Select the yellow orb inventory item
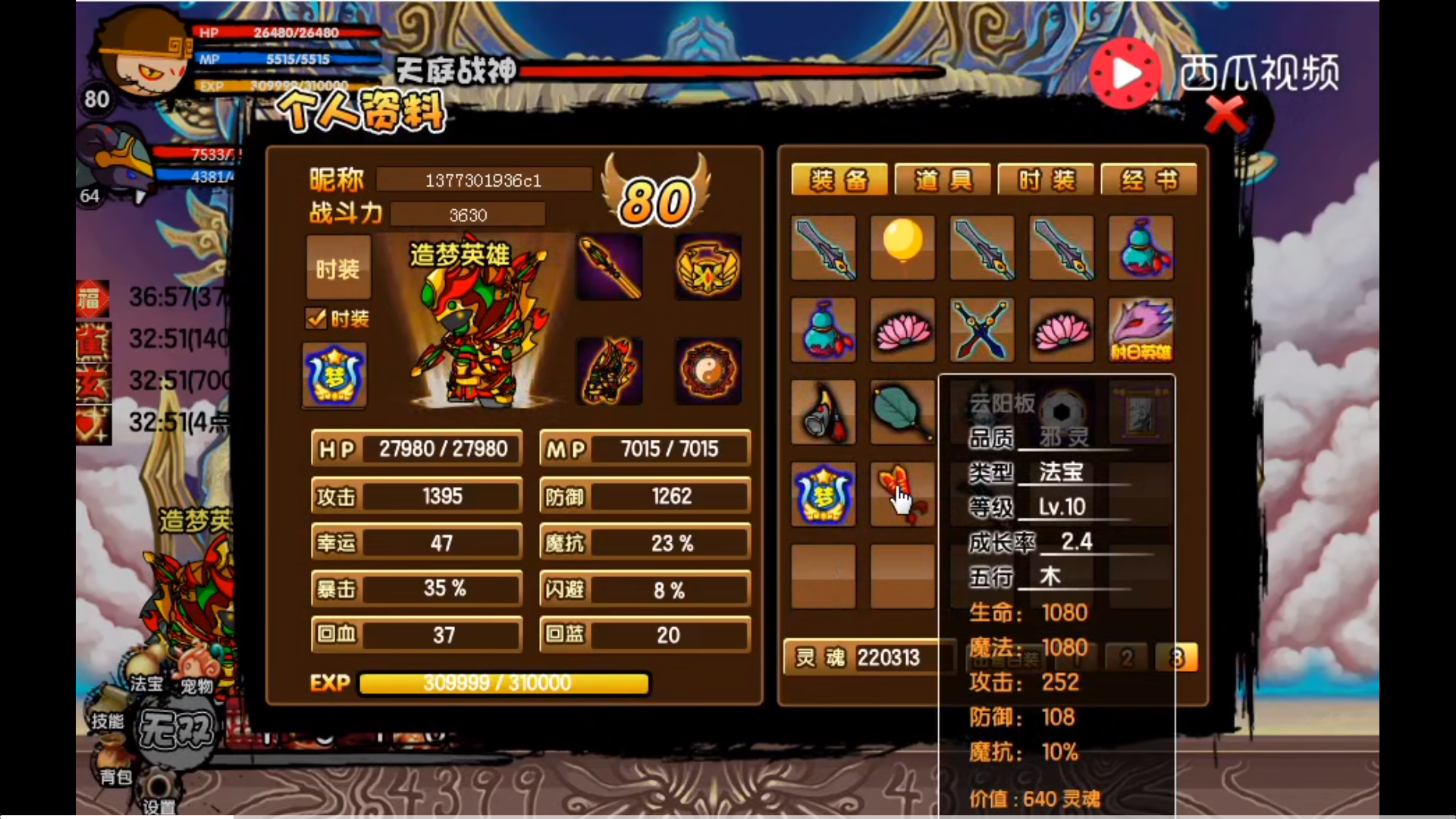1456x819 pixels. pyautogui.click(x=902, y=247)
